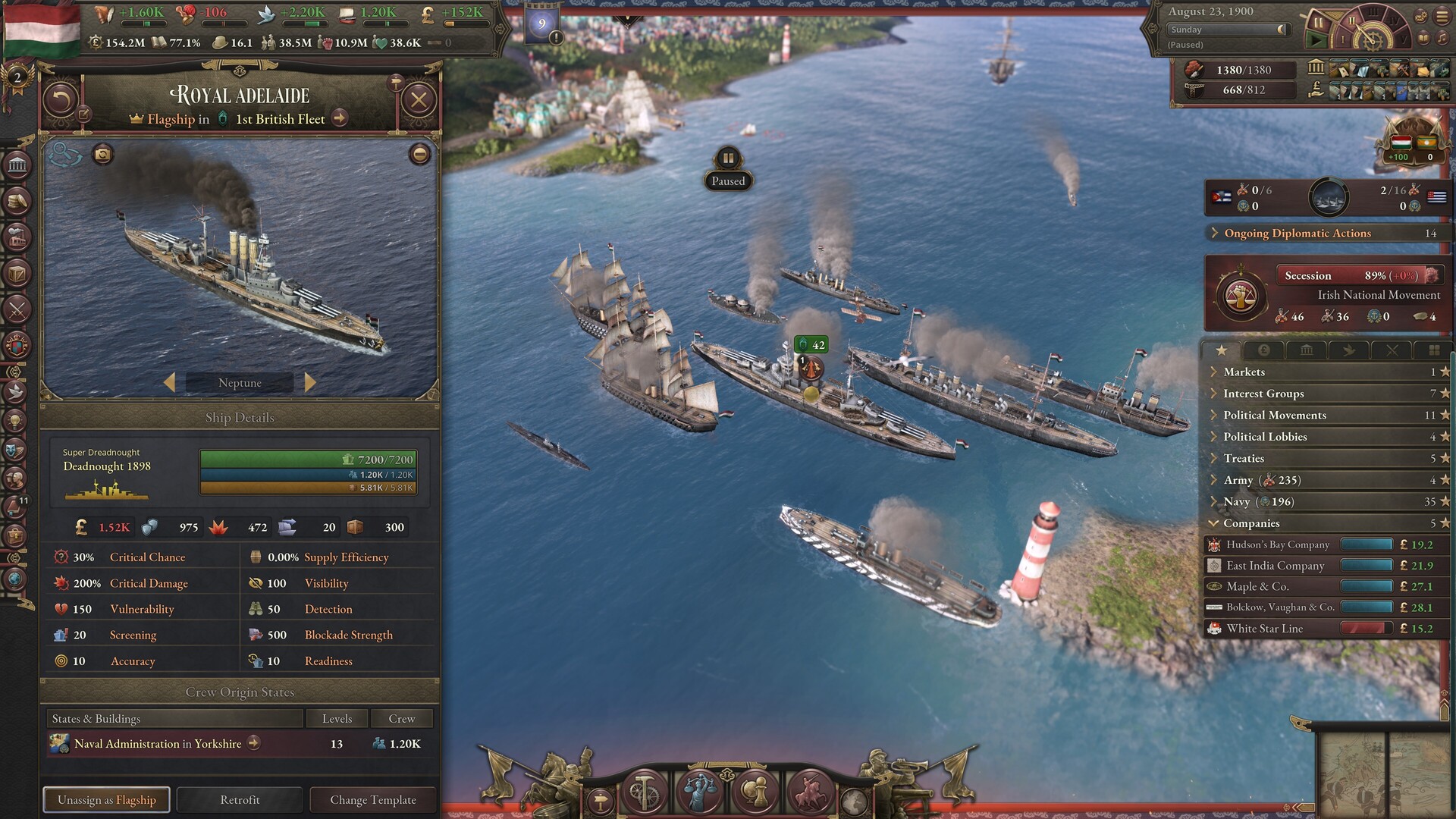Expand Ongoing Diplomatic Actions

tap(1297, 234)
